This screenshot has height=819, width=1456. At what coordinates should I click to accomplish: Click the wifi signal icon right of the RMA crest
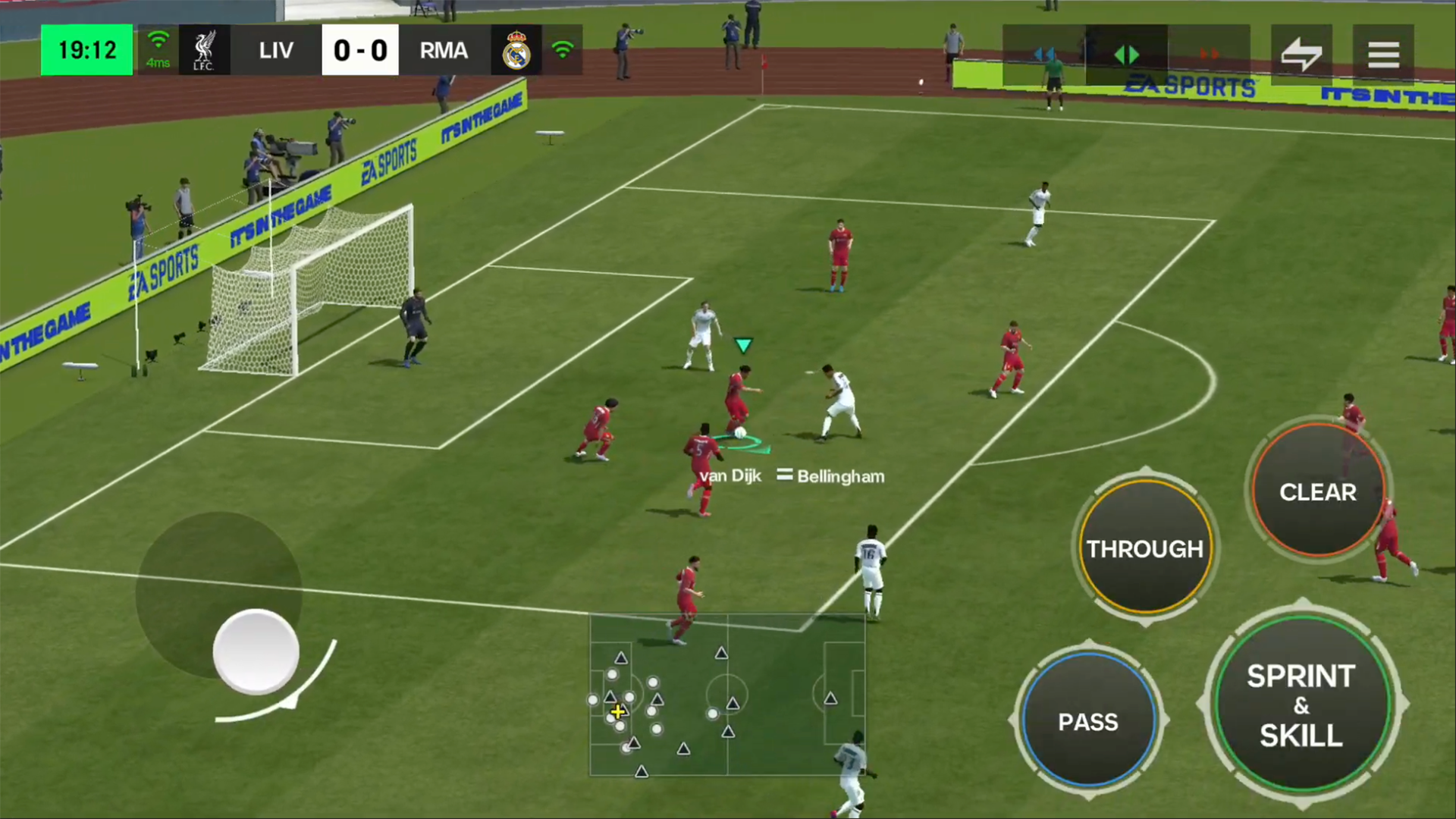562,50
